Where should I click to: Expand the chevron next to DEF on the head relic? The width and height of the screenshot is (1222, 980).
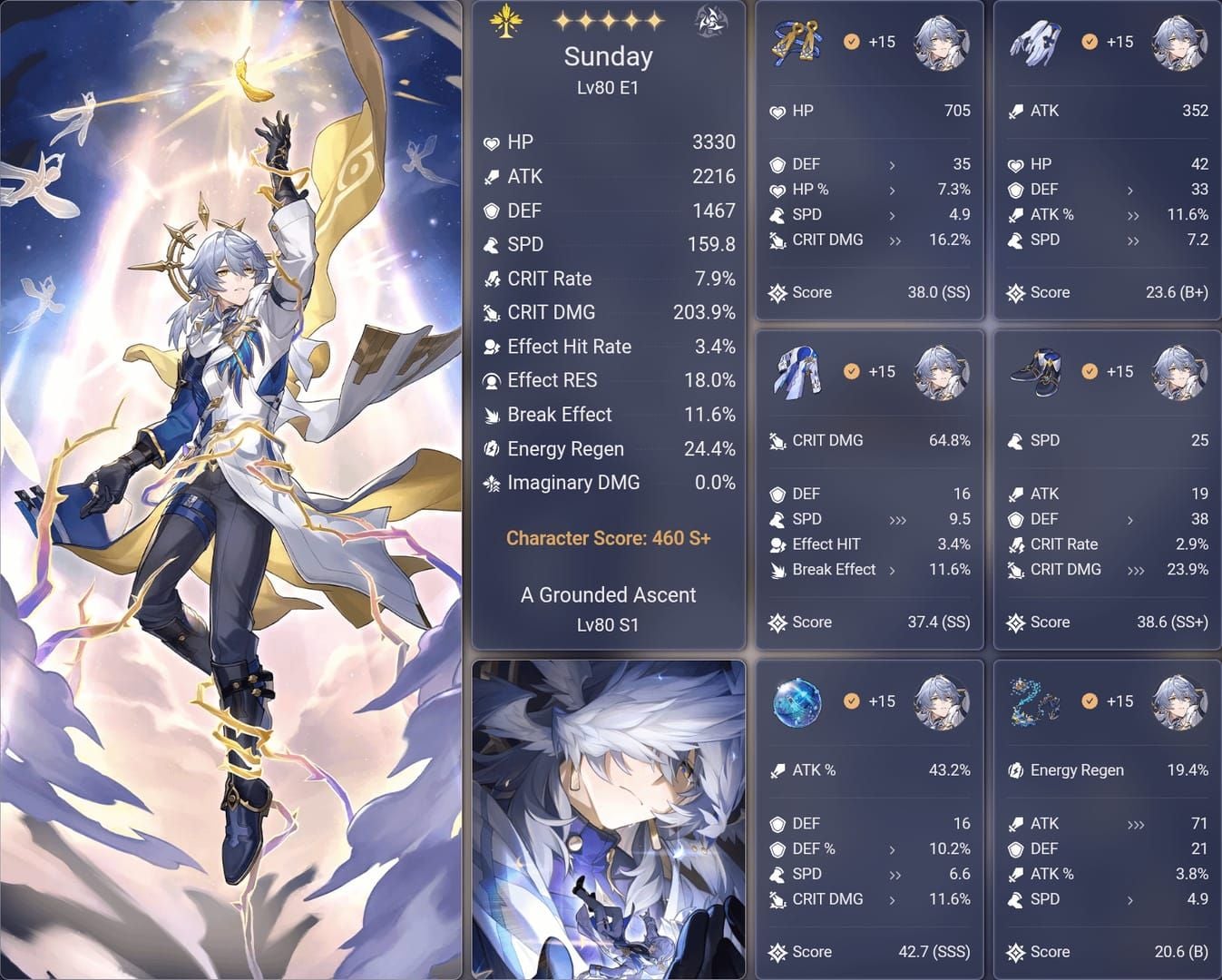[x=893, y=164]
